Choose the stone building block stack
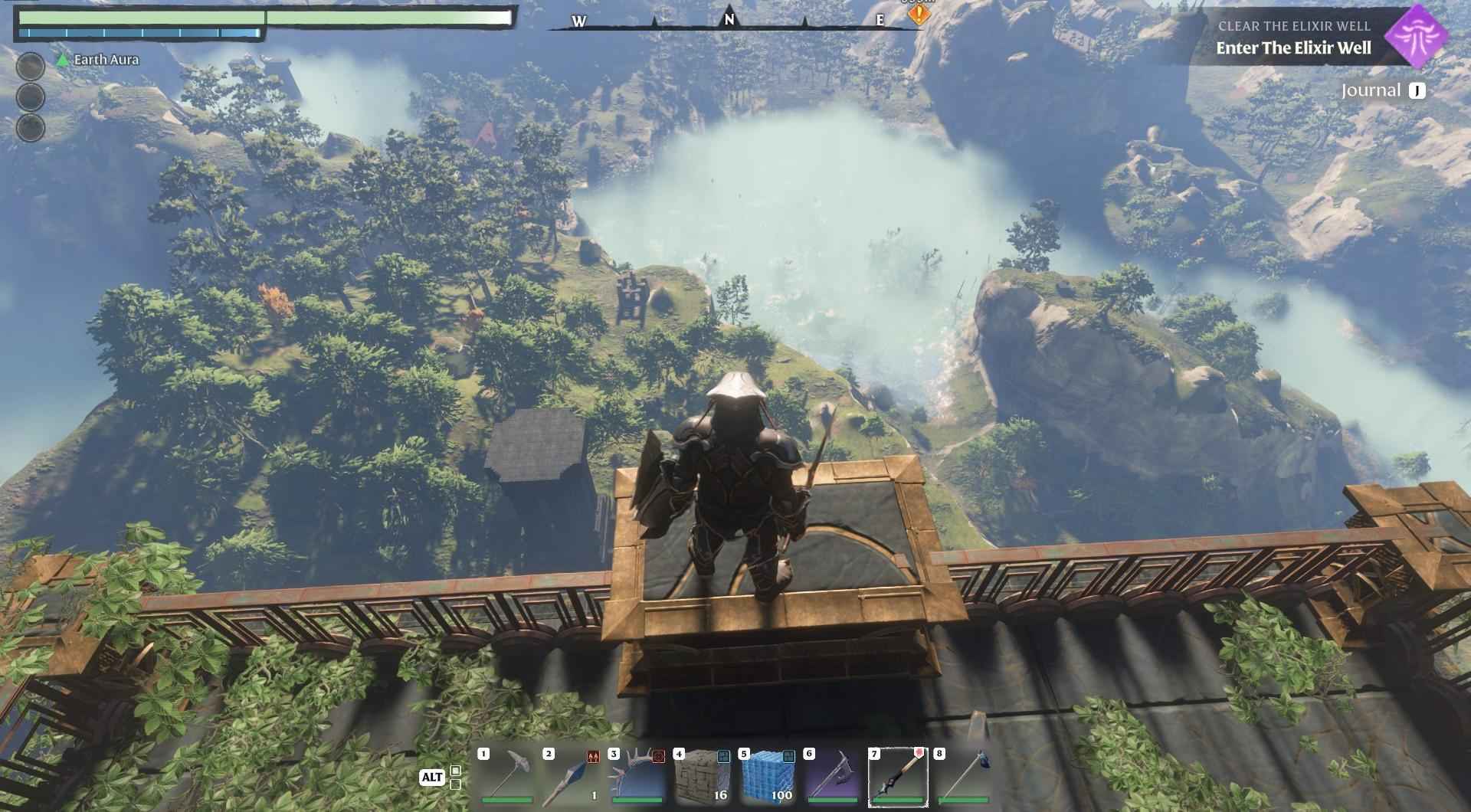The width and height of the screenshot is (1471, 812). pyautogui.click(x=703, y=777)
